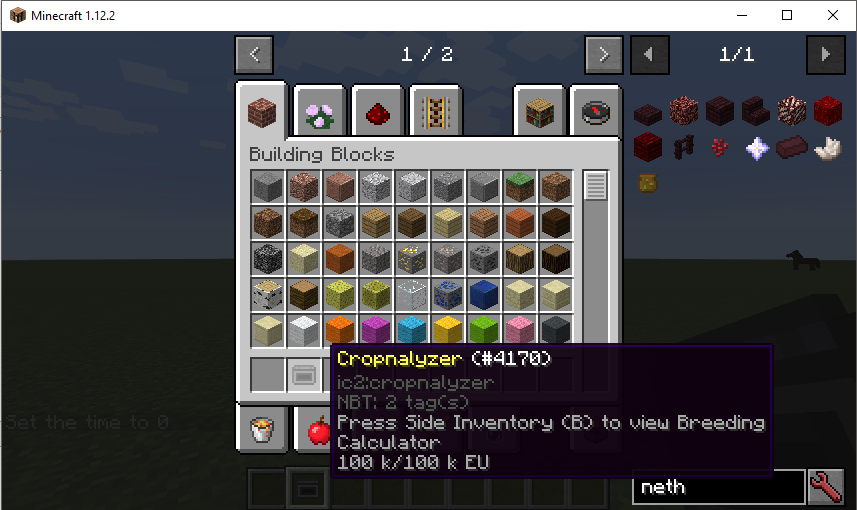
Task: Go to the next creative tab page
Action: (603, 54)
